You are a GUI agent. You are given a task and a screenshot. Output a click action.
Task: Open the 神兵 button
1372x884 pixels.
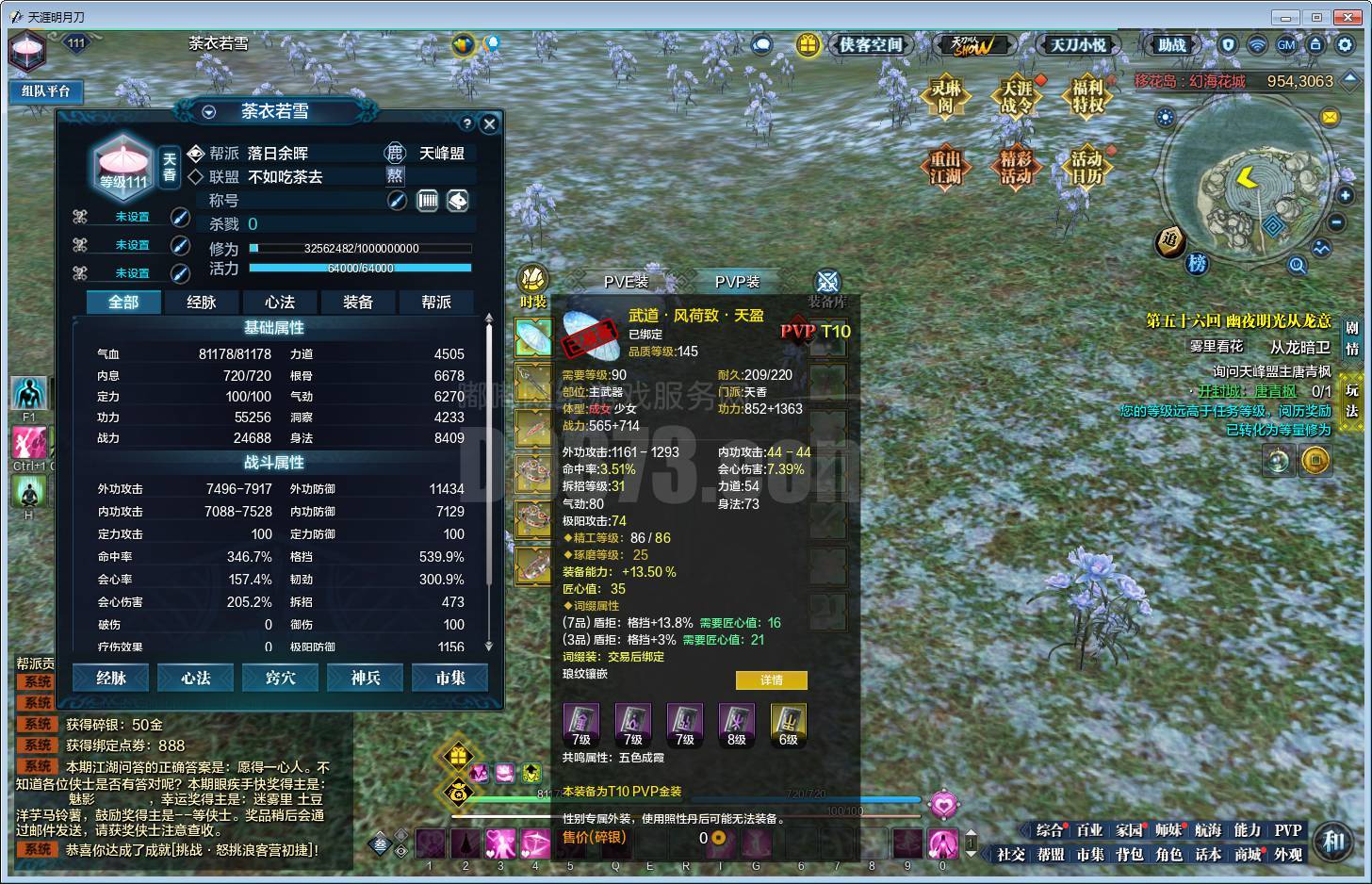pyautogui.click(x=366, y=678)
